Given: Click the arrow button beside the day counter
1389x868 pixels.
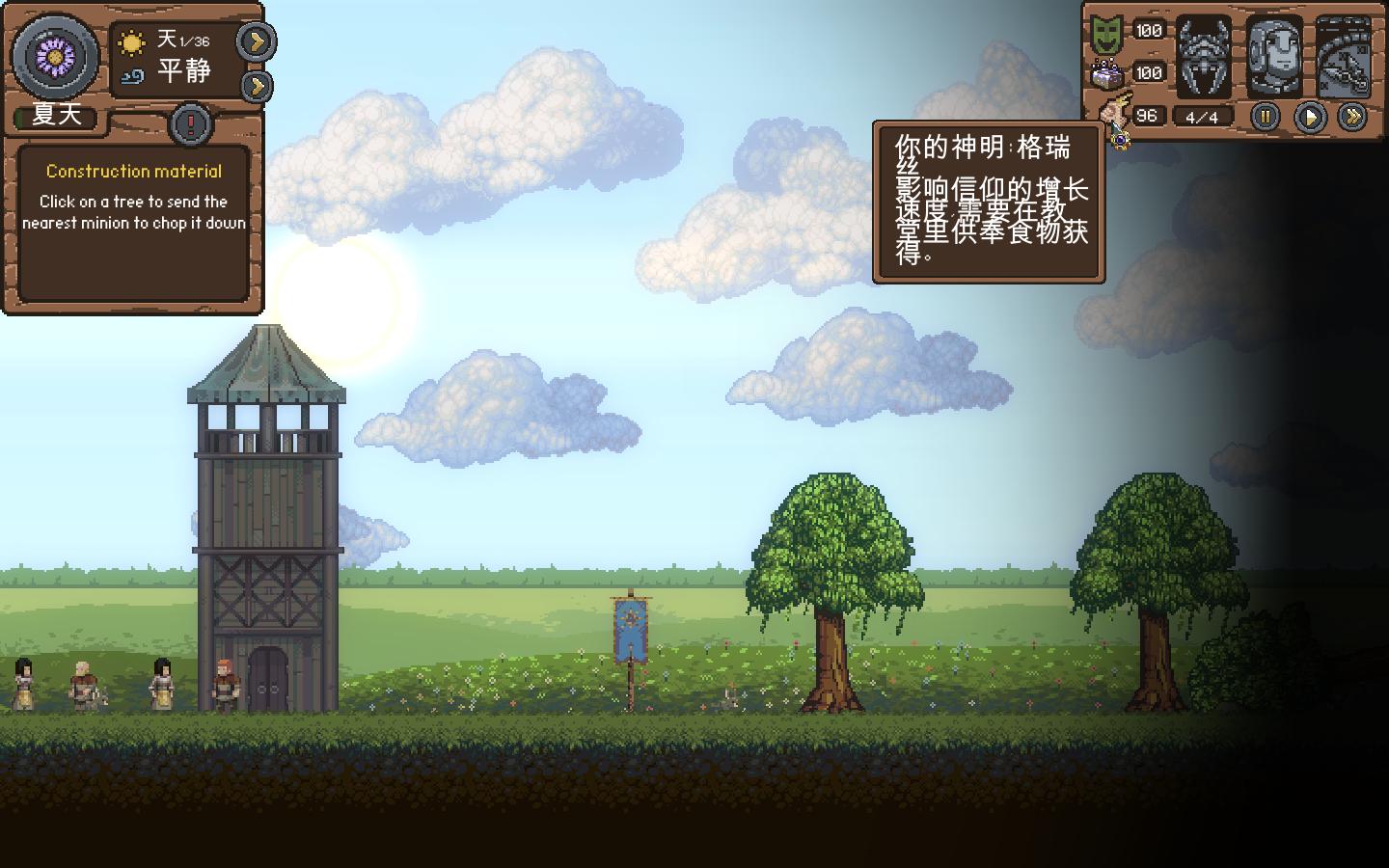Looking at the screenshot, I should (256, 41).
